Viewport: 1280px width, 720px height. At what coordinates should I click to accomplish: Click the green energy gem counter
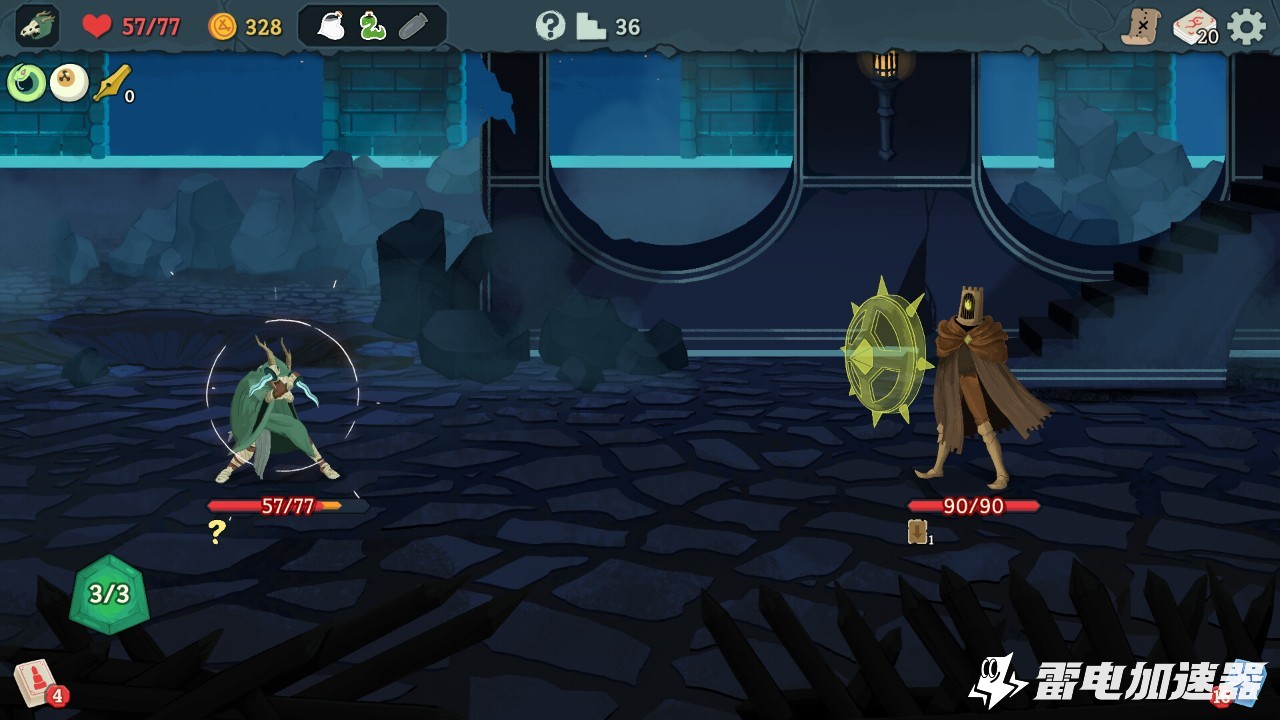109,594
